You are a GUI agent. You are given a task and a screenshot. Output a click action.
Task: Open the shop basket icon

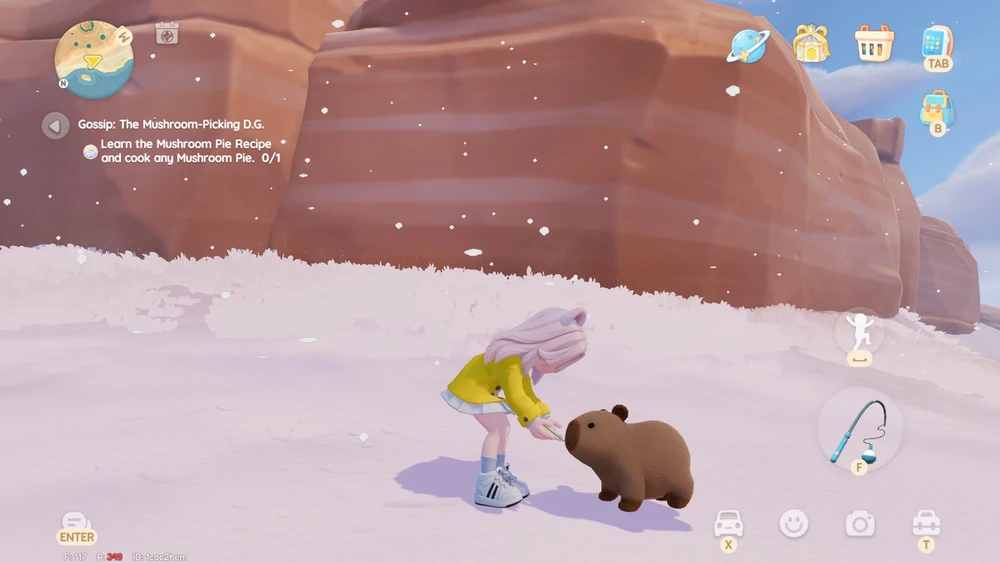874,43
